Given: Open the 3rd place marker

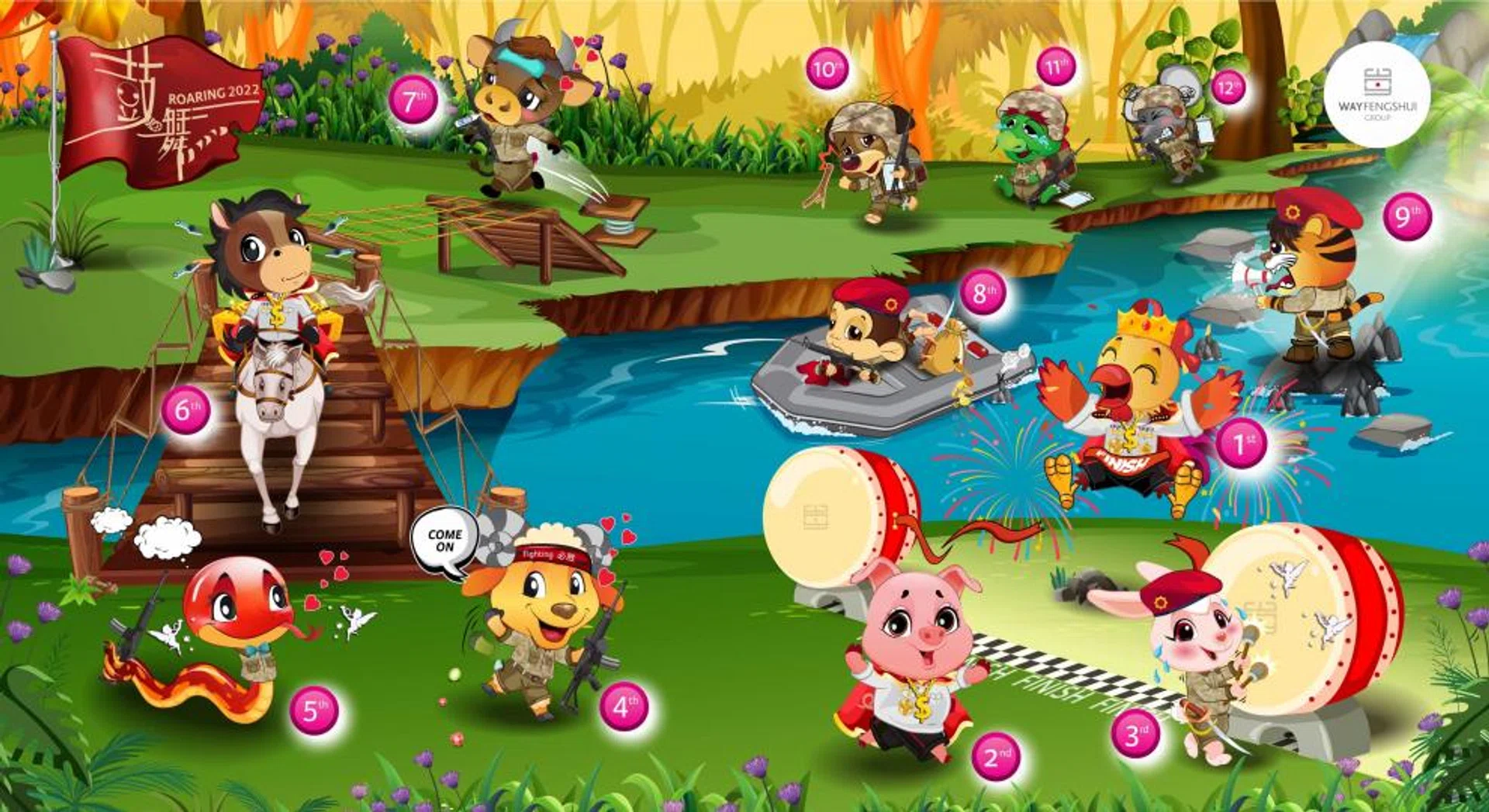Looking at the screenshot, I should [x=1135, y=733].
